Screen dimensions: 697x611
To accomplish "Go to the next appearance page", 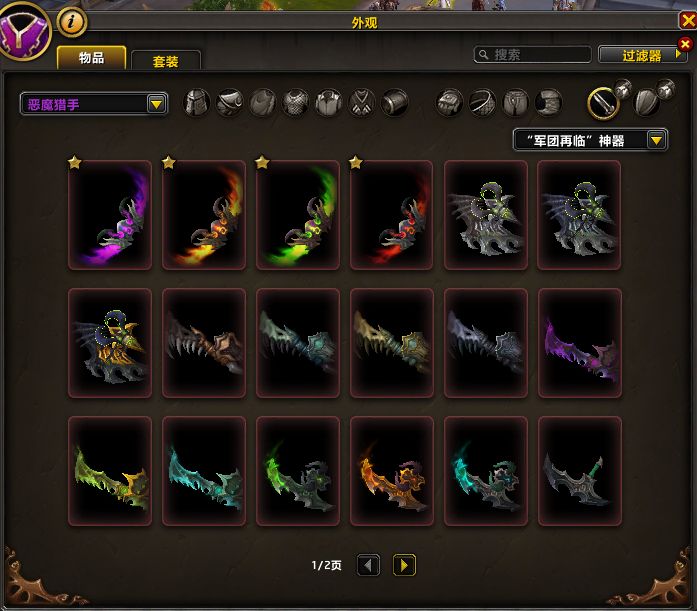I will [x=403, y=566].
